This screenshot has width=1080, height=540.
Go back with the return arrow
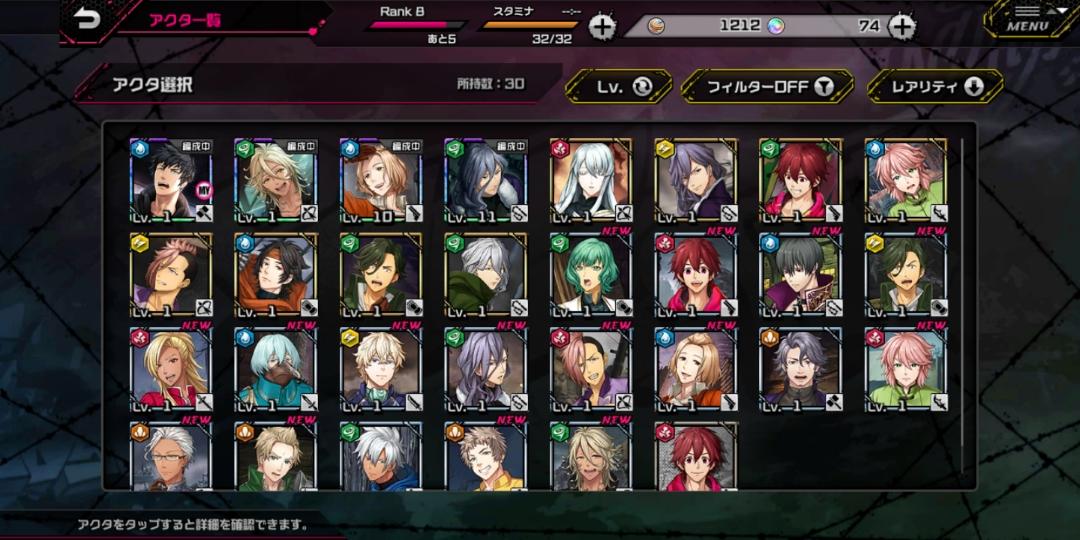[88, 21]
